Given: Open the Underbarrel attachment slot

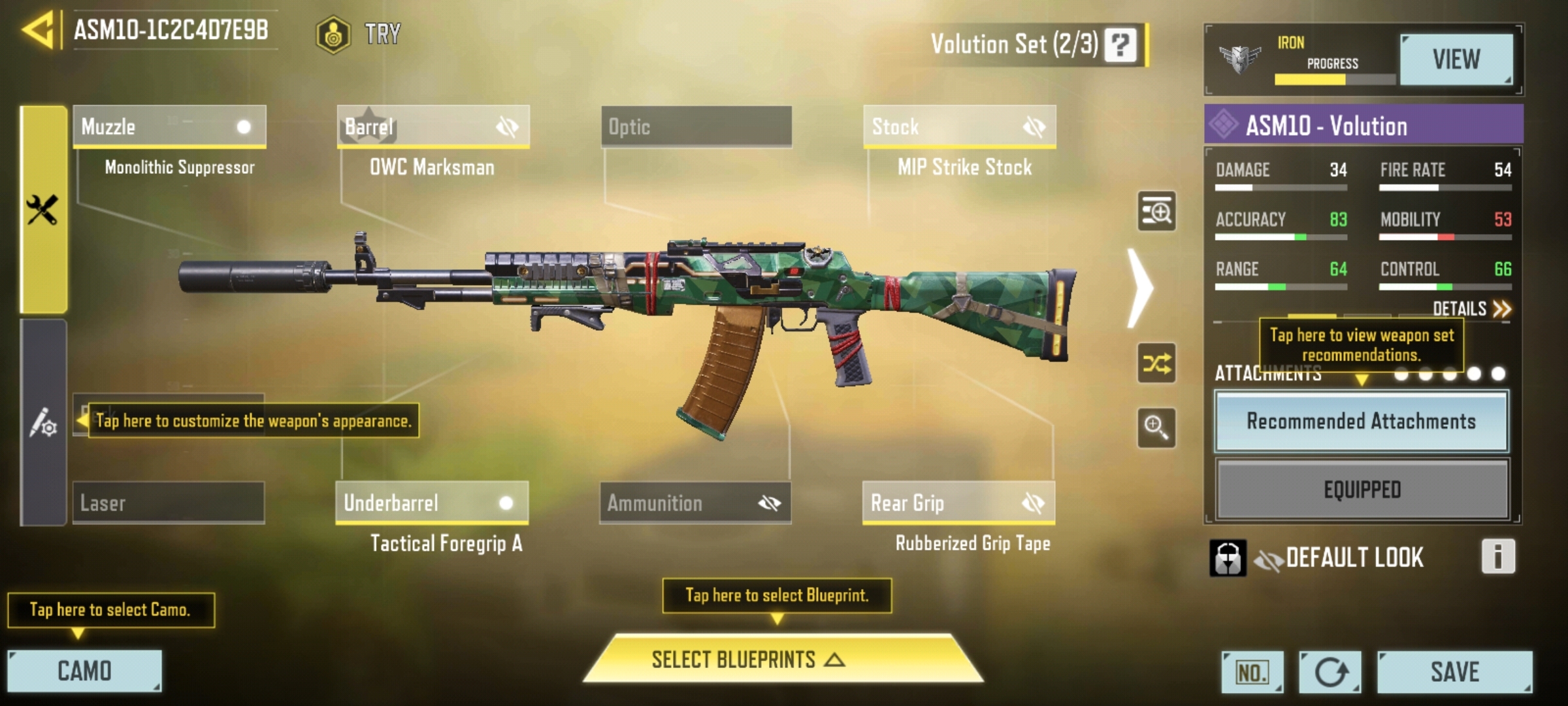Looking at the screenshot, I should click(432, 503).
